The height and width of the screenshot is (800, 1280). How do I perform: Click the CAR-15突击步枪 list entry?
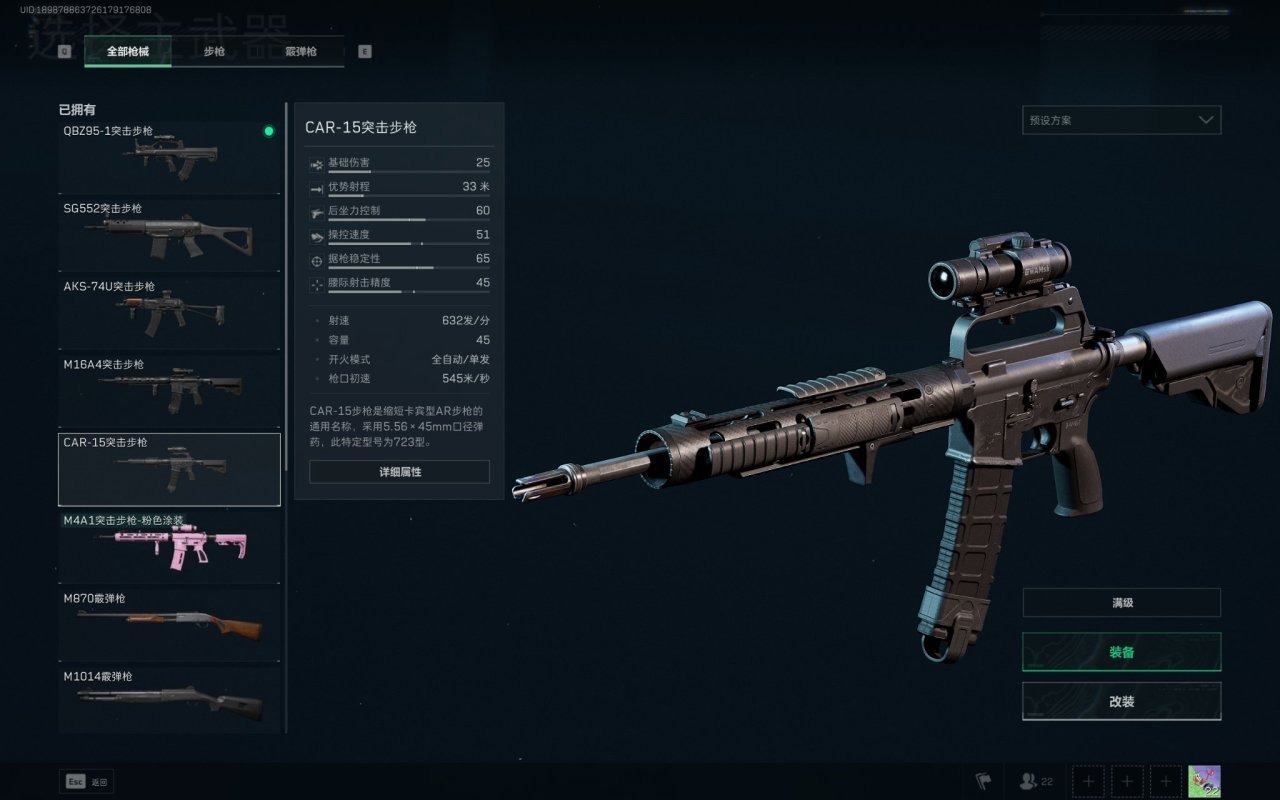pyautogui.click(x=169, y=469)
